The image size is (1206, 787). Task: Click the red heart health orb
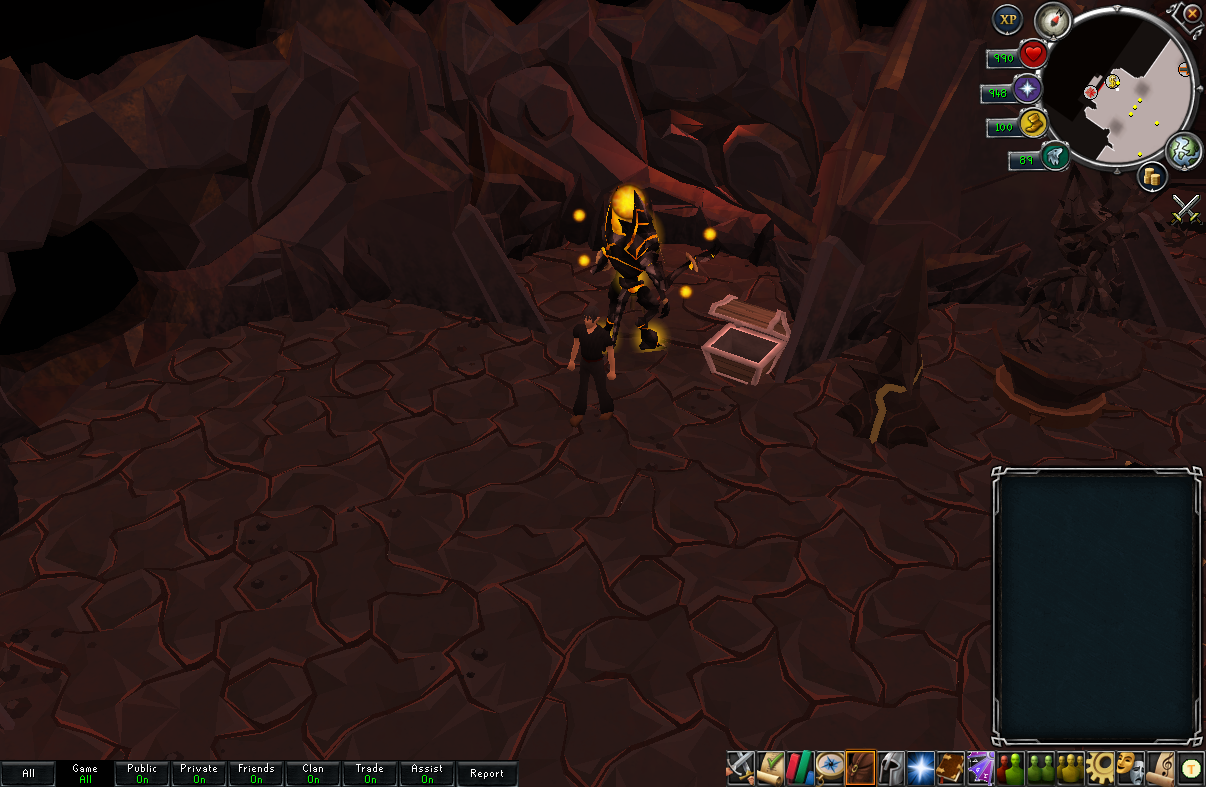click(1033, 55)
